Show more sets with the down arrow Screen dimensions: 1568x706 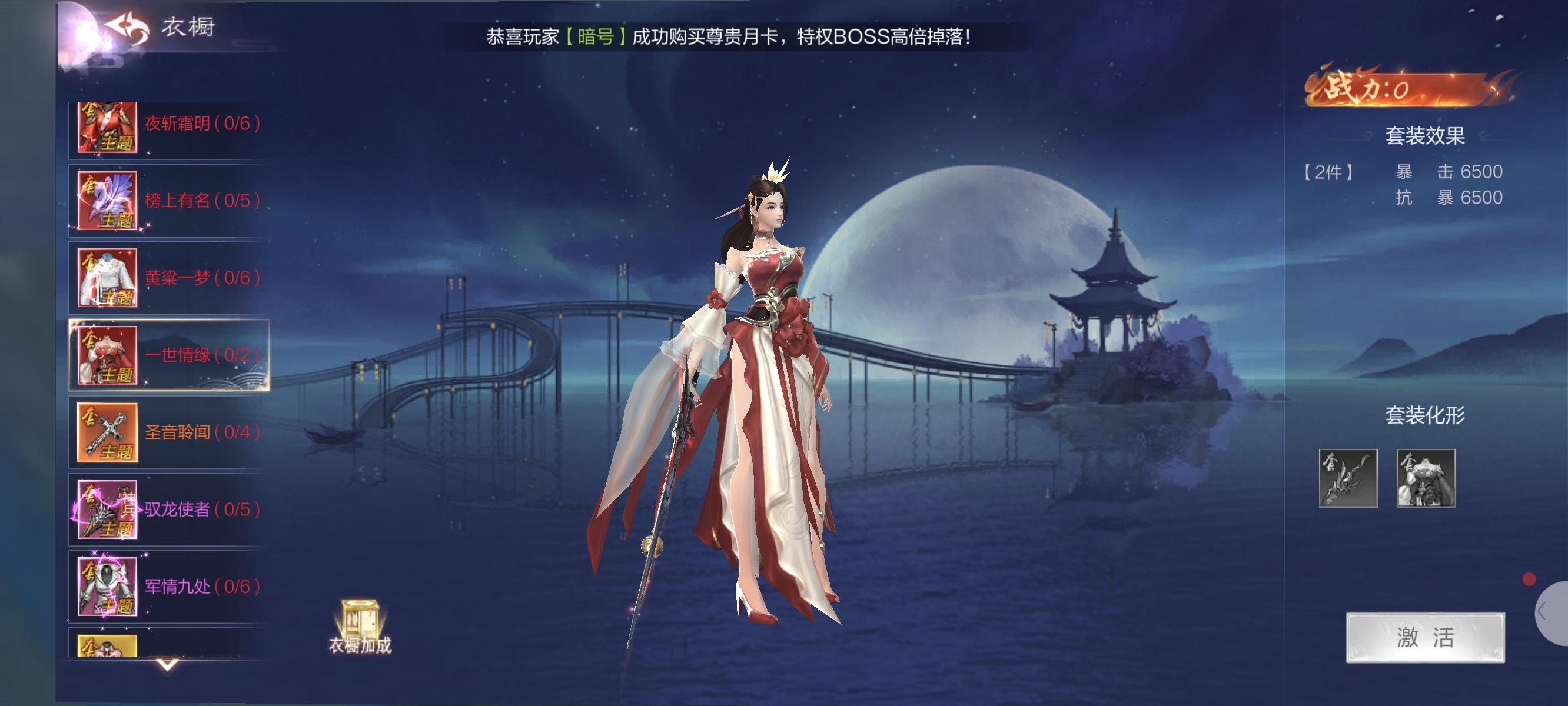point(167,664)
